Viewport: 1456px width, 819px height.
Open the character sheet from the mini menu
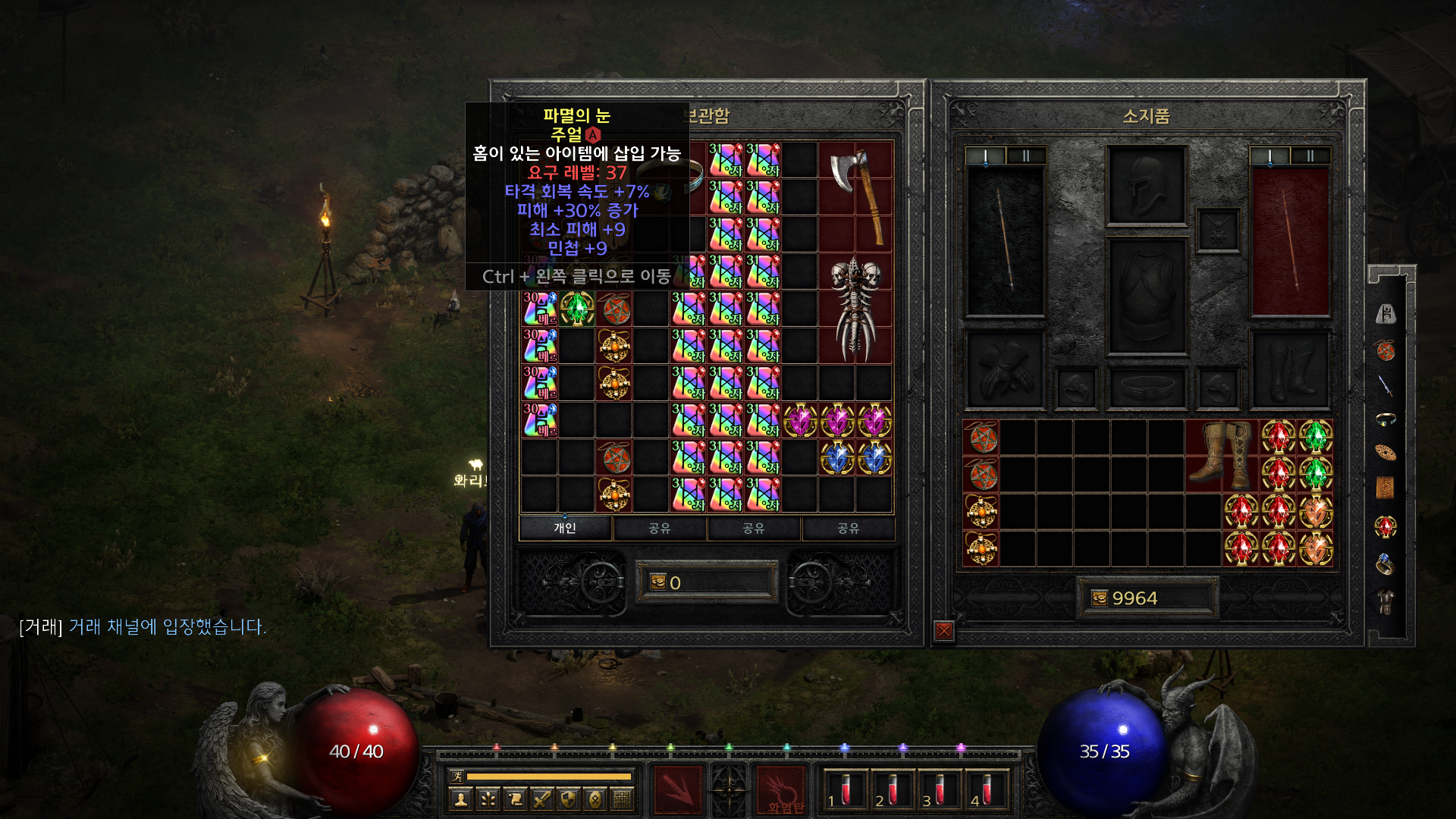point(461,799)
